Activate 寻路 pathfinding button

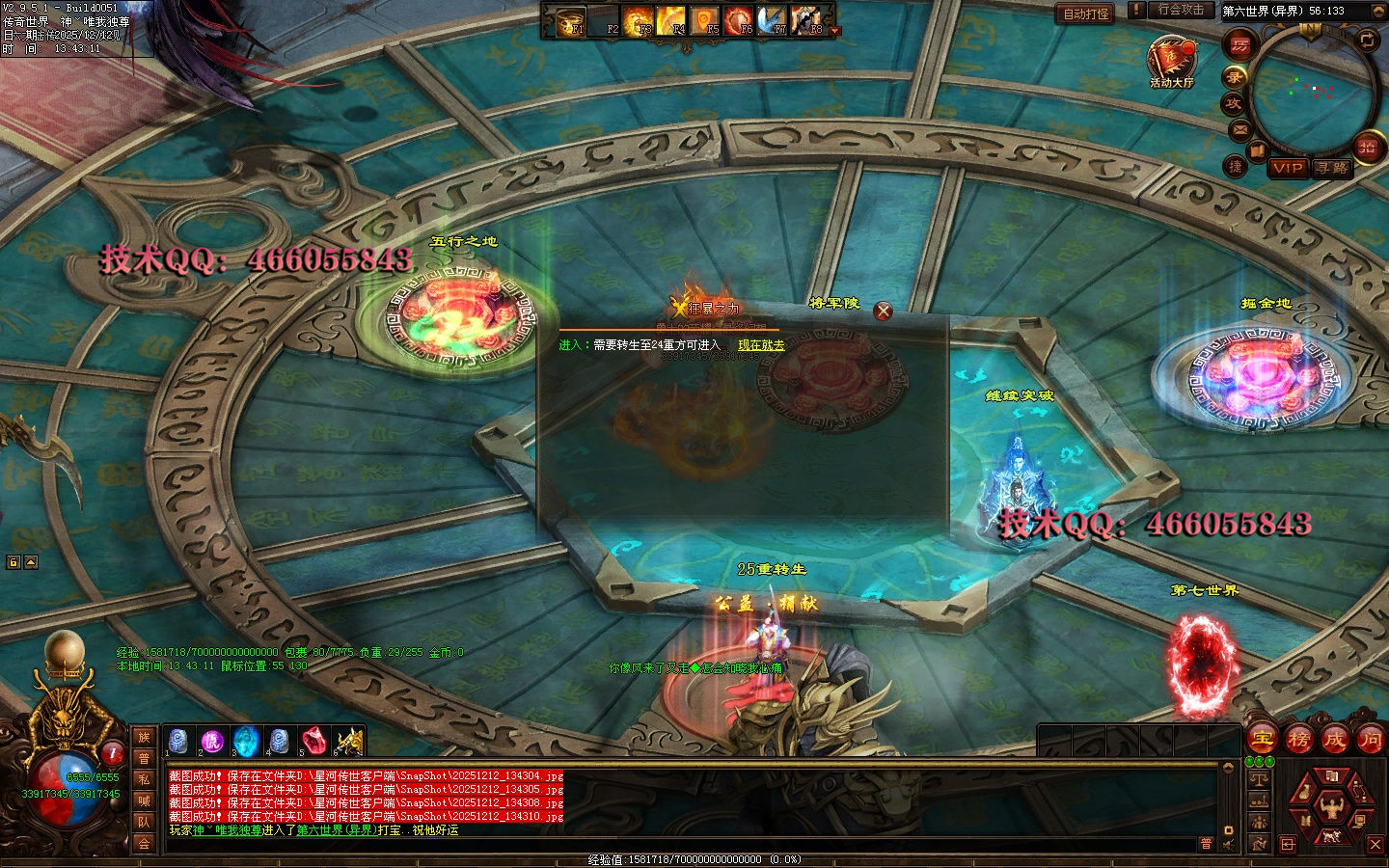pyautogui.click(x=1331, y=168)
